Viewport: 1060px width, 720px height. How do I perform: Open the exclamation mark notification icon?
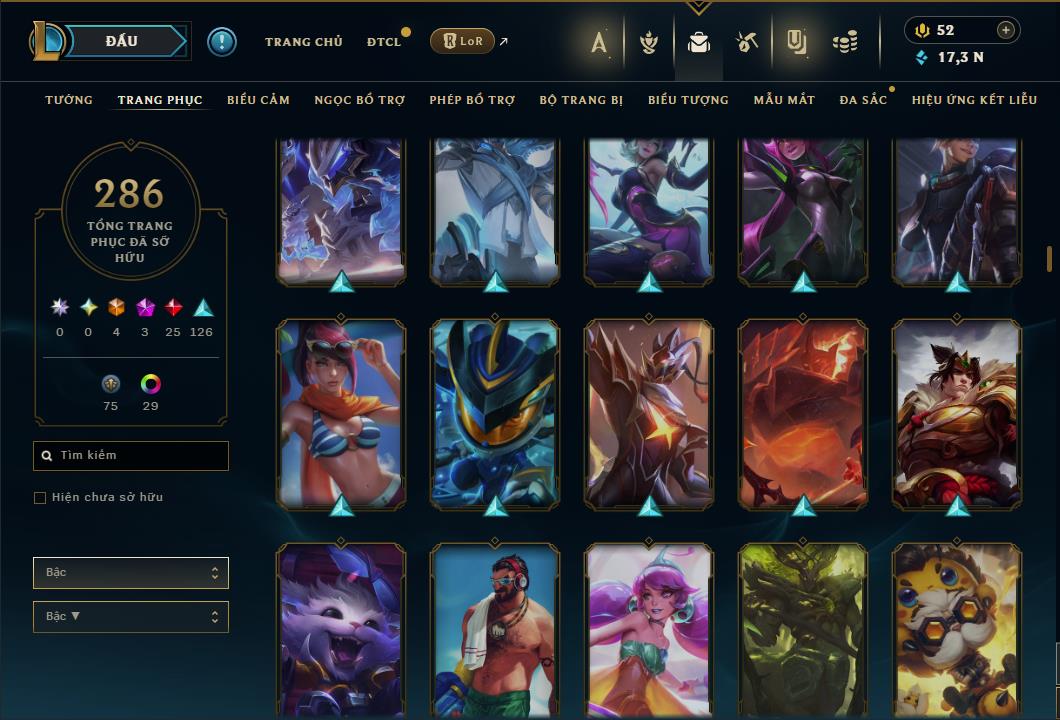pyautogui.click(x=221, y=42)
